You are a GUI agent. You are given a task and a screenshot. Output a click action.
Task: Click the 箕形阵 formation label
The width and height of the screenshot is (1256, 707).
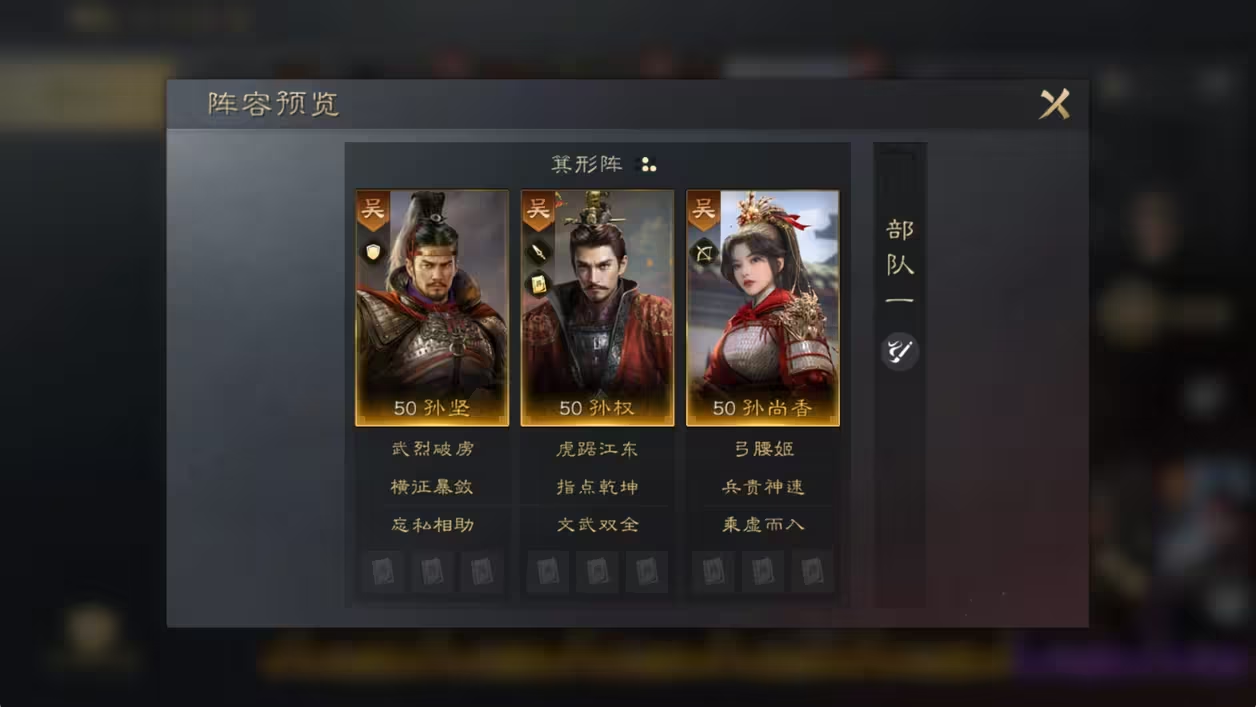587,164
